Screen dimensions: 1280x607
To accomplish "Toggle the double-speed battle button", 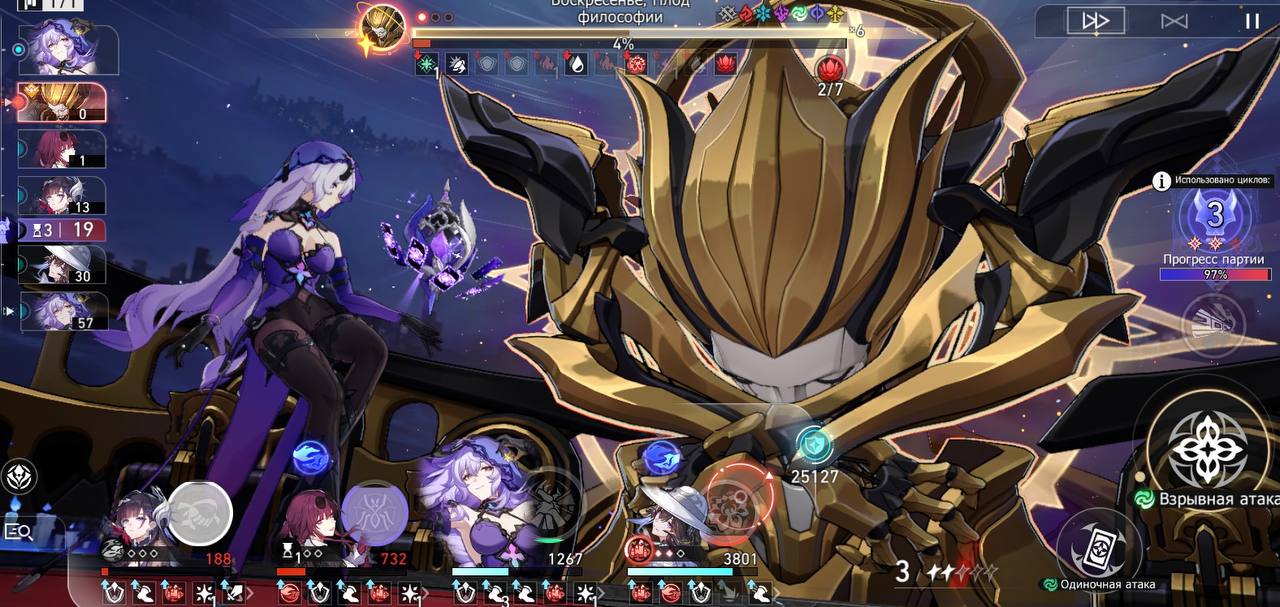I will tap(1096, 21).
